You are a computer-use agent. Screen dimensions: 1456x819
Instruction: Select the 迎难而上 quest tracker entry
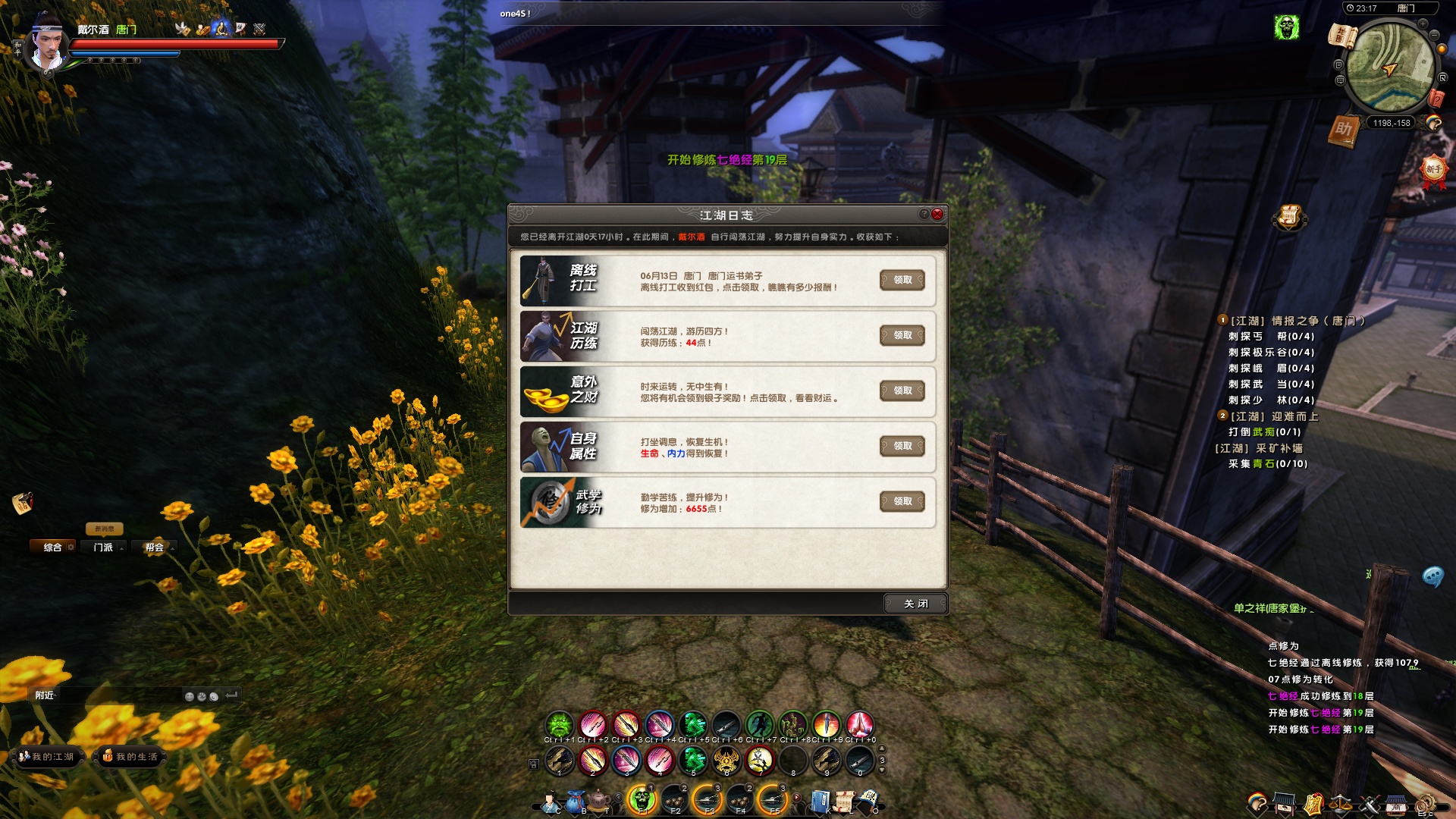tap(1274, 416)
